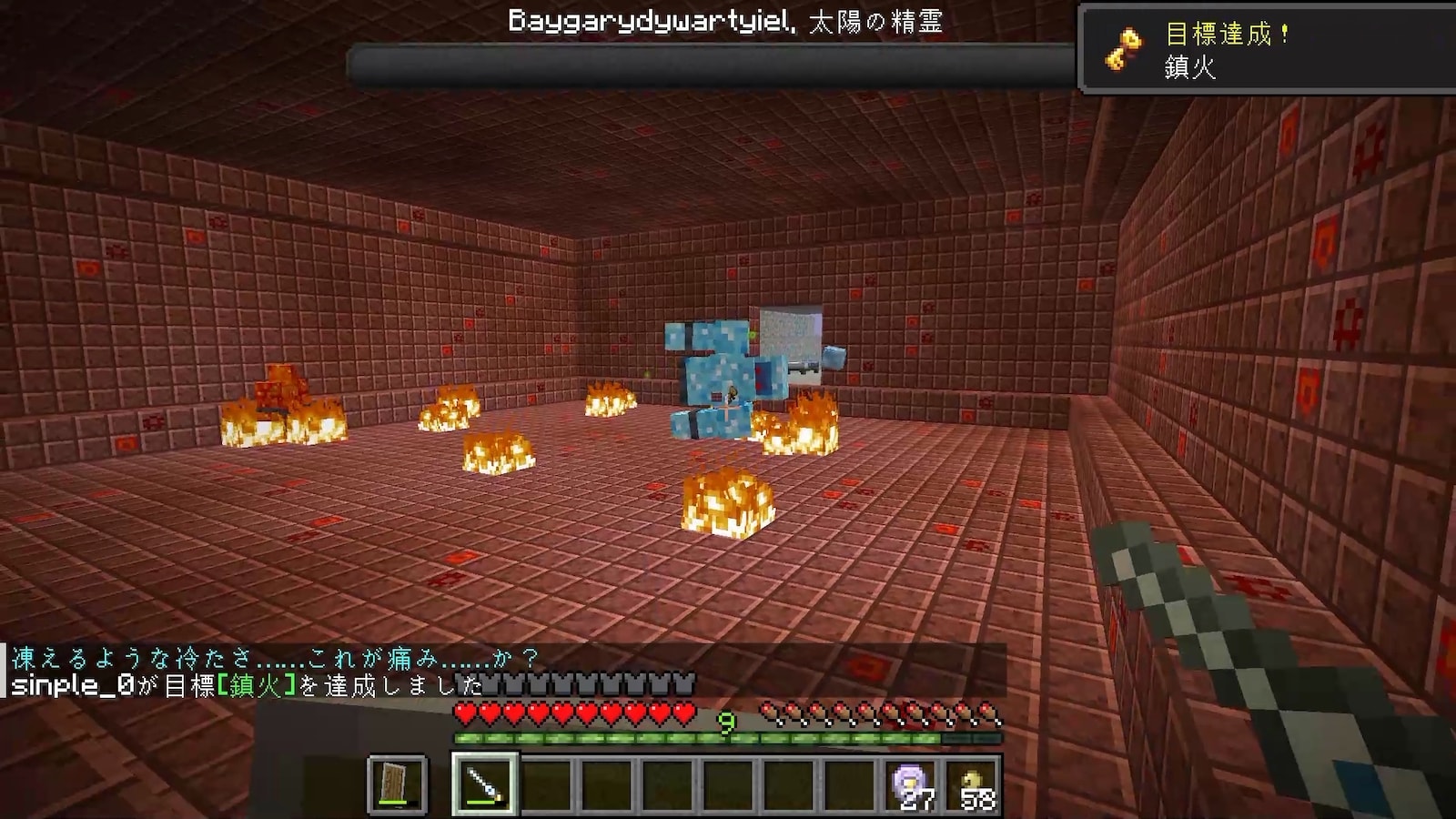Select the hotbar slot holding 27 purple orbs
Screen dimensions: 1456x819
coord(913,784)
